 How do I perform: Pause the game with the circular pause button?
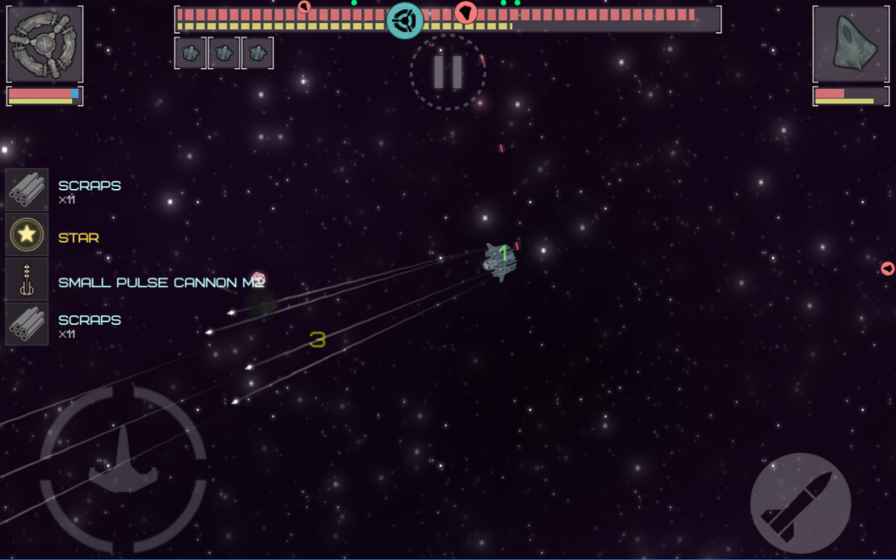click(x=448, y=72)
